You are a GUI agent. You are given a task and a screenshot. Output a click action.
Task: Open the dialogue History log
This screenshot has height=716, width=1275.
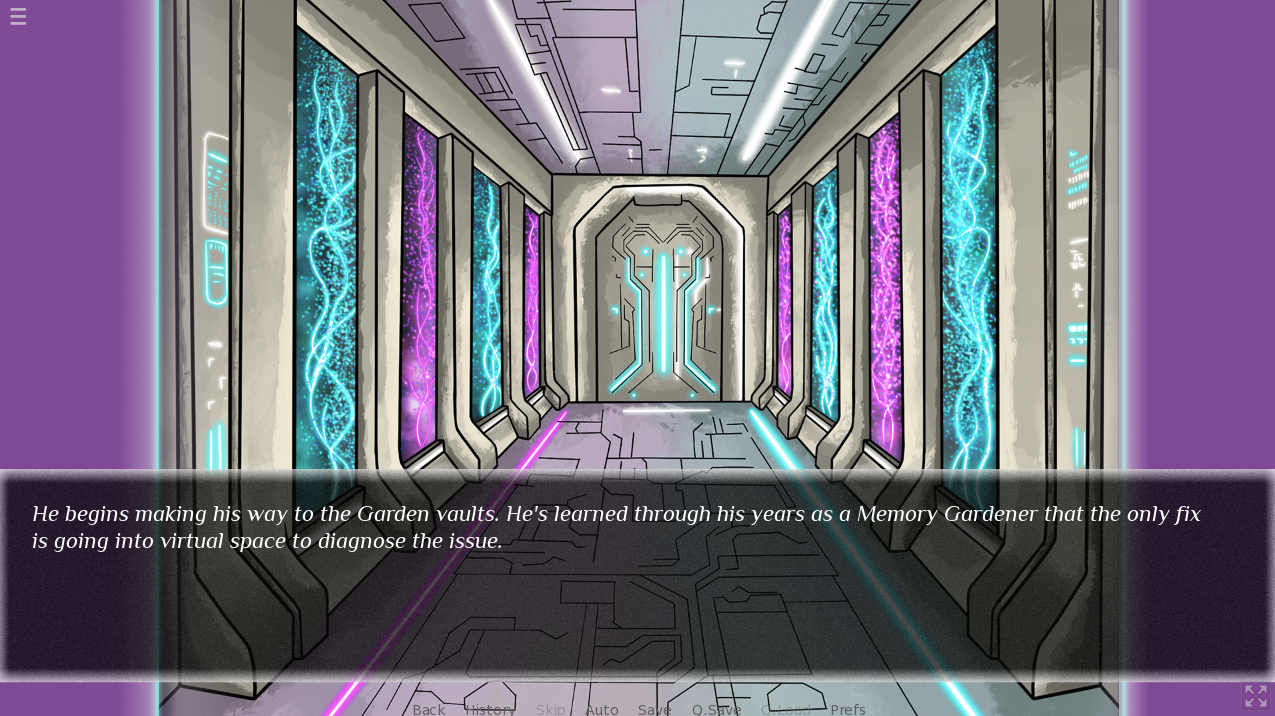click(490, 709)
